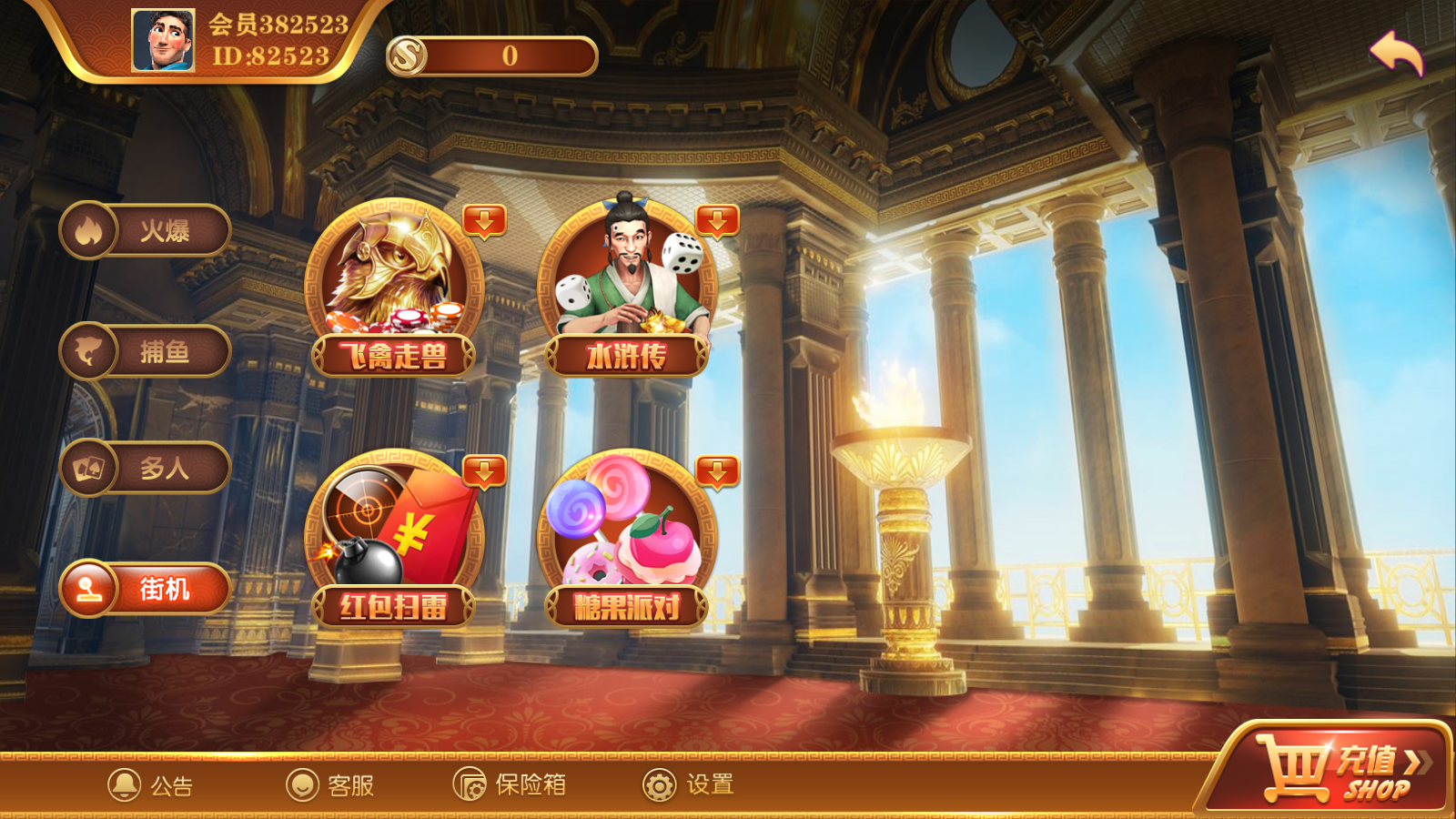Click the fish icon on 捕鱼 category
Image resolution: width=1456 pixels, height=819 pixels.
click(86, 350)
